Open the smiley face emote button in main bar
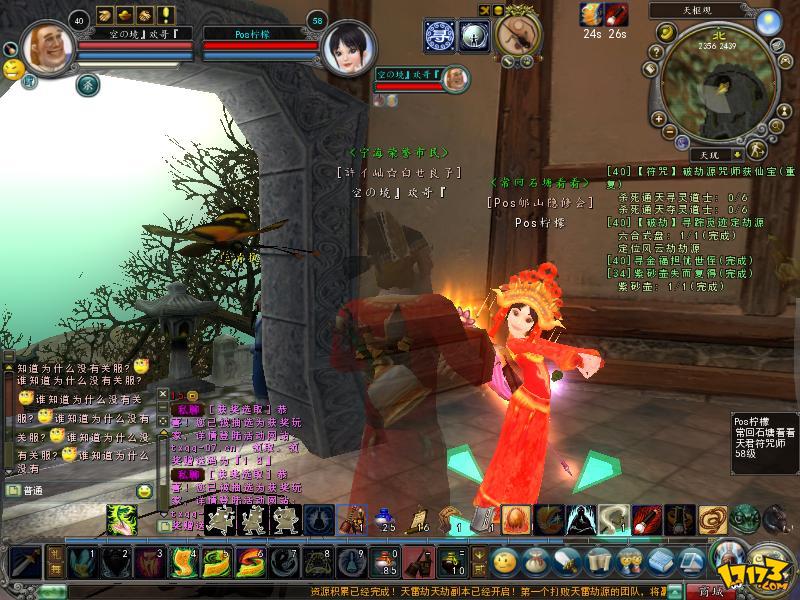800x600 pixels. click(506, 560)
